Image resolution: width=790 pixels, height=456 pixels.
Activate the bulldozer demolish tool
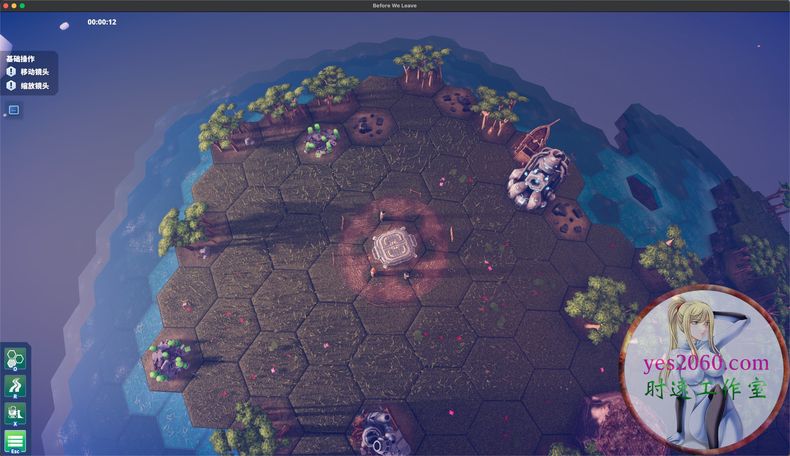[15, 413]
